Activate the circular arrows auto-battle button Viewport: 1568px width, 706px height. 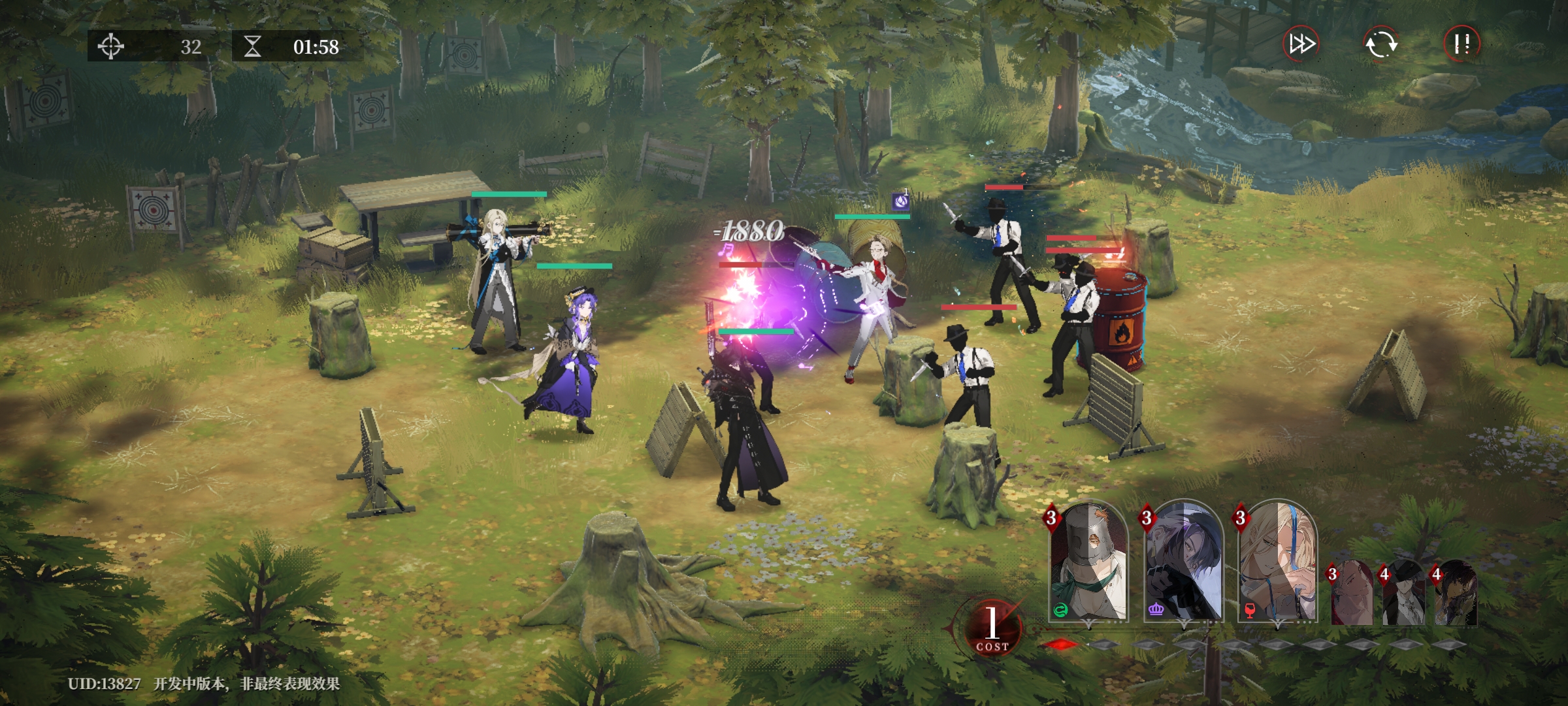click(x=1380, y=44)
